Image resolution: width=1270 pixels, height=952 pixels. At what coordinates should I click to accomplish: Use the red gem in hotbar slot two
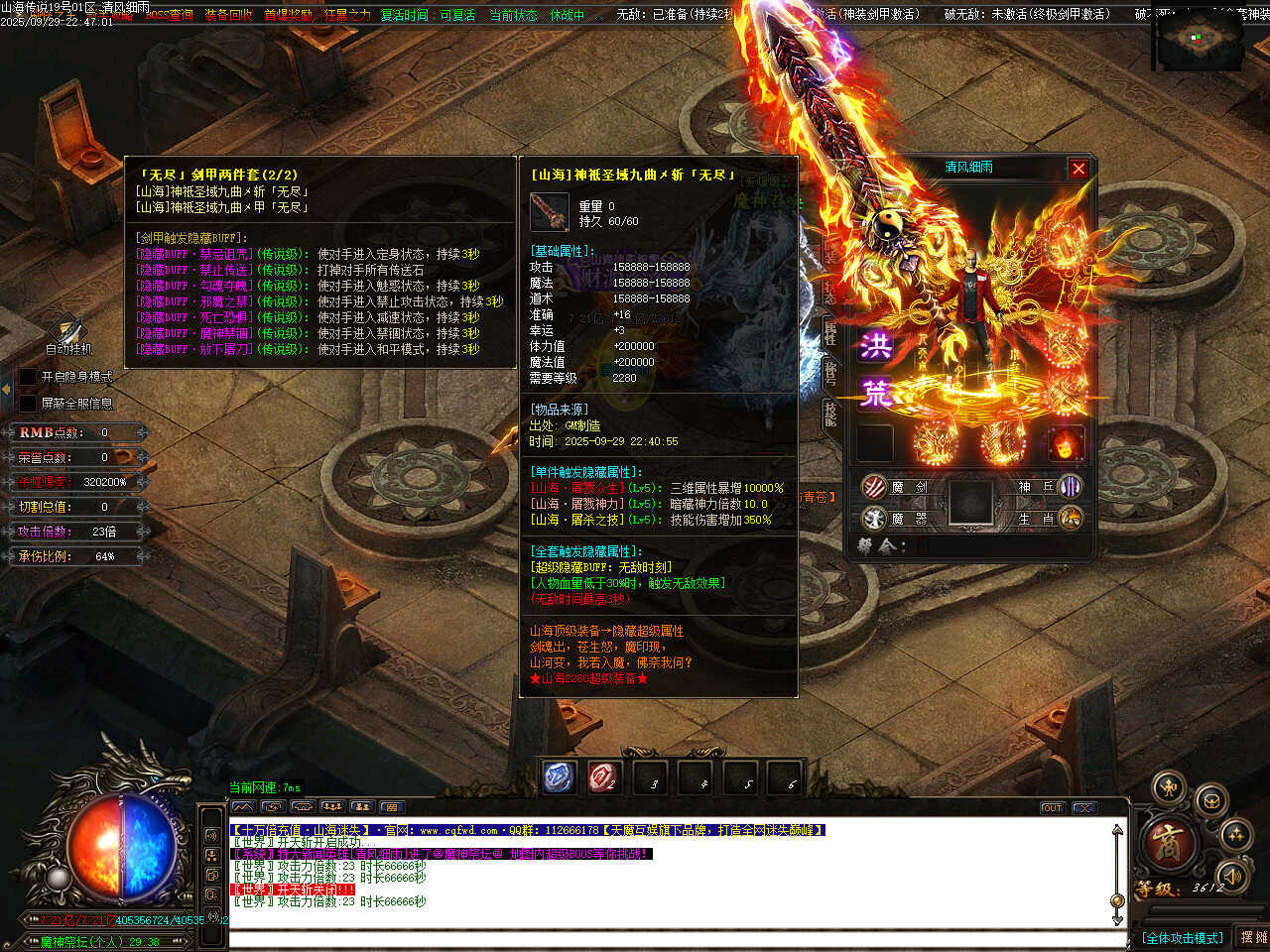tap(603, 777)
